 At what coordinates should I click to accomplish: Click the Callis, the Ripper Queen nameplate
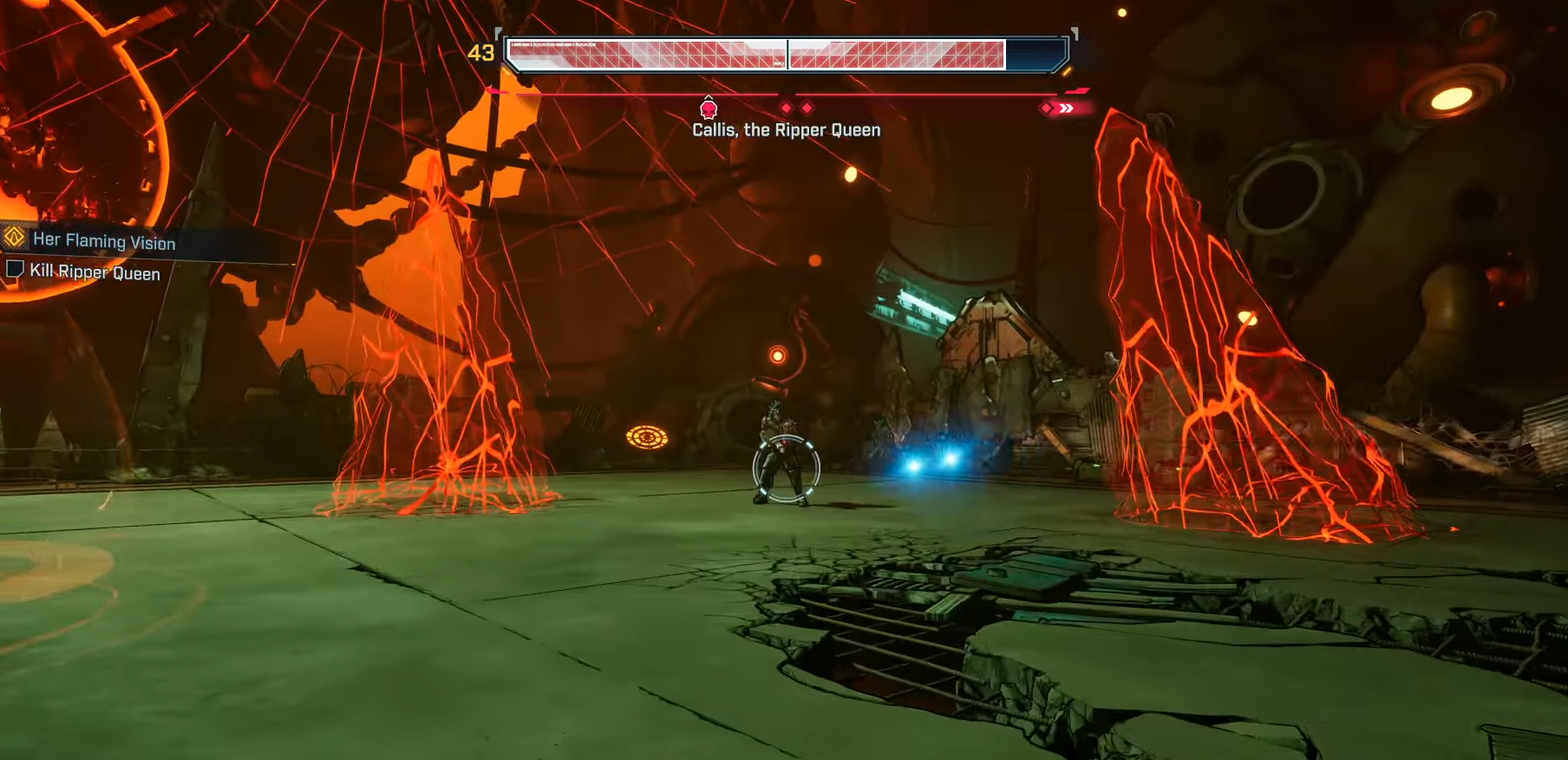786,130
